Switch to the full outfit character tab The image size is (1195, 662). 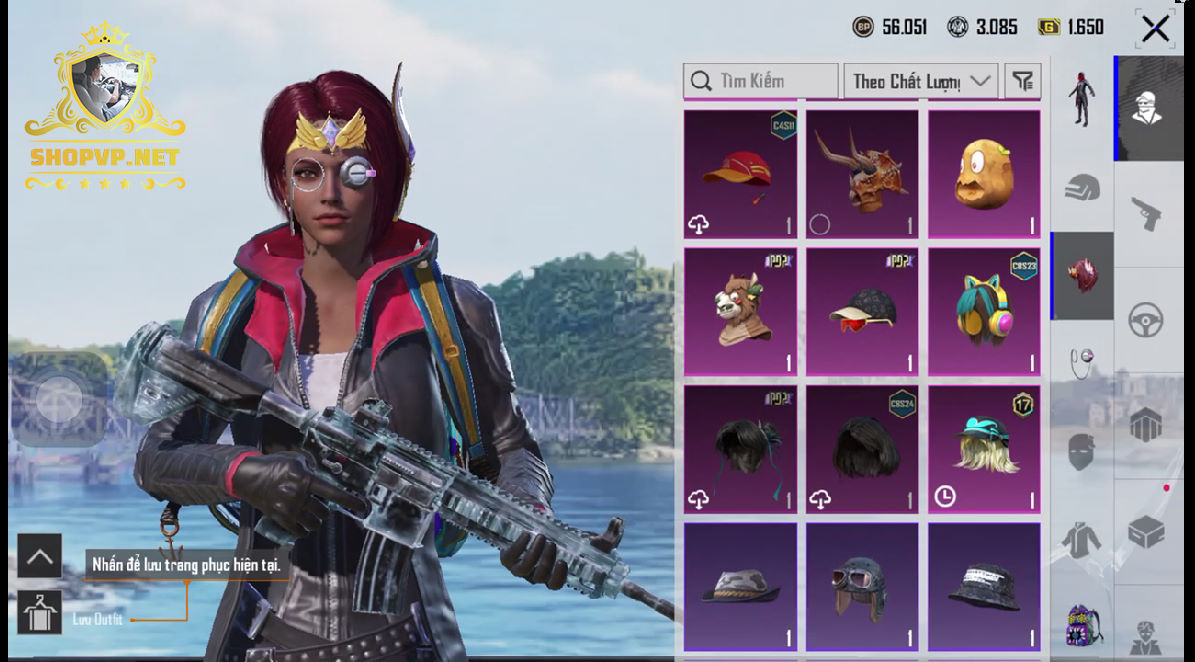tap(1081, 98)
